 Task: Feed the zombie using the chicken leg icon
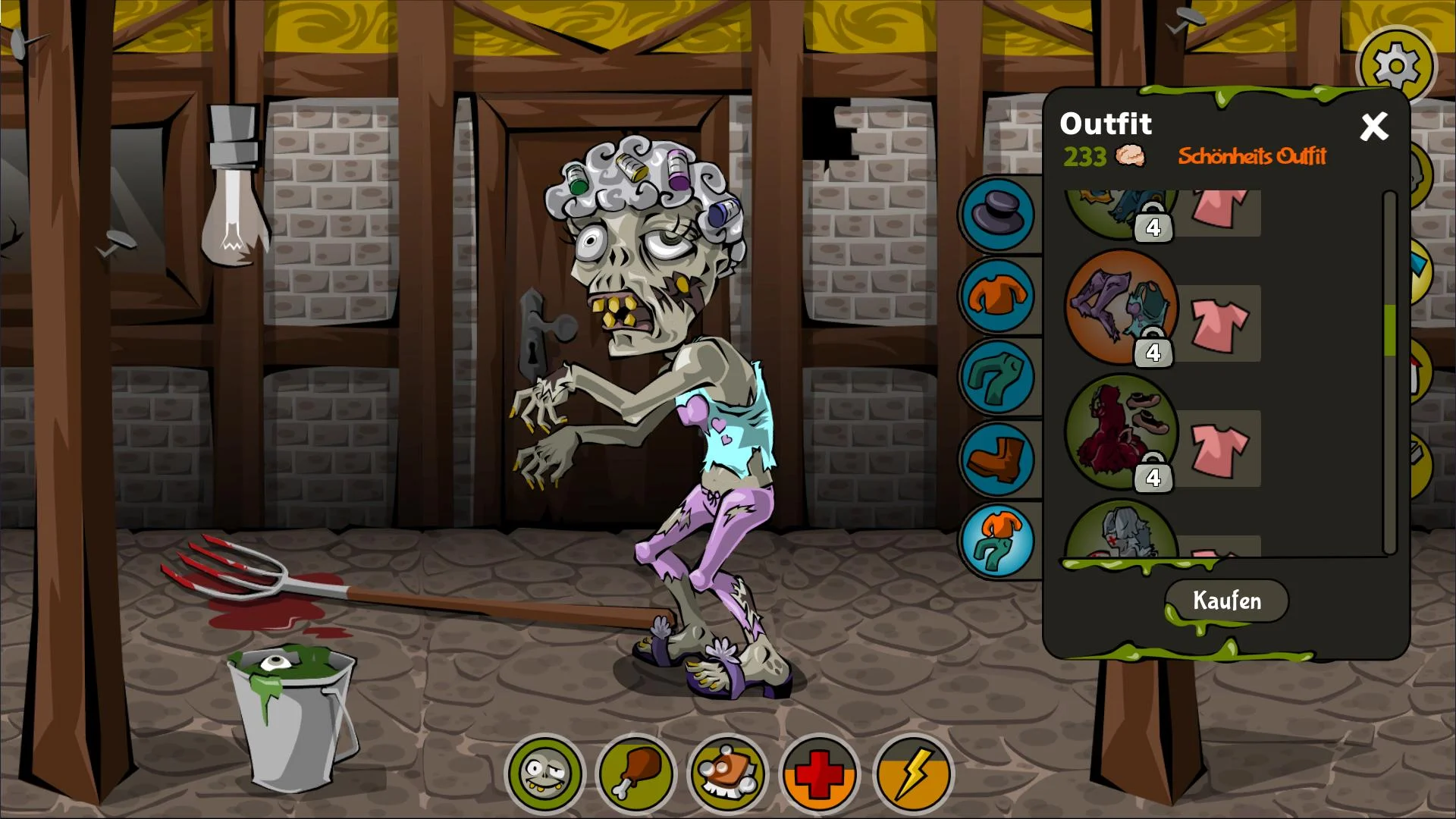637,773
